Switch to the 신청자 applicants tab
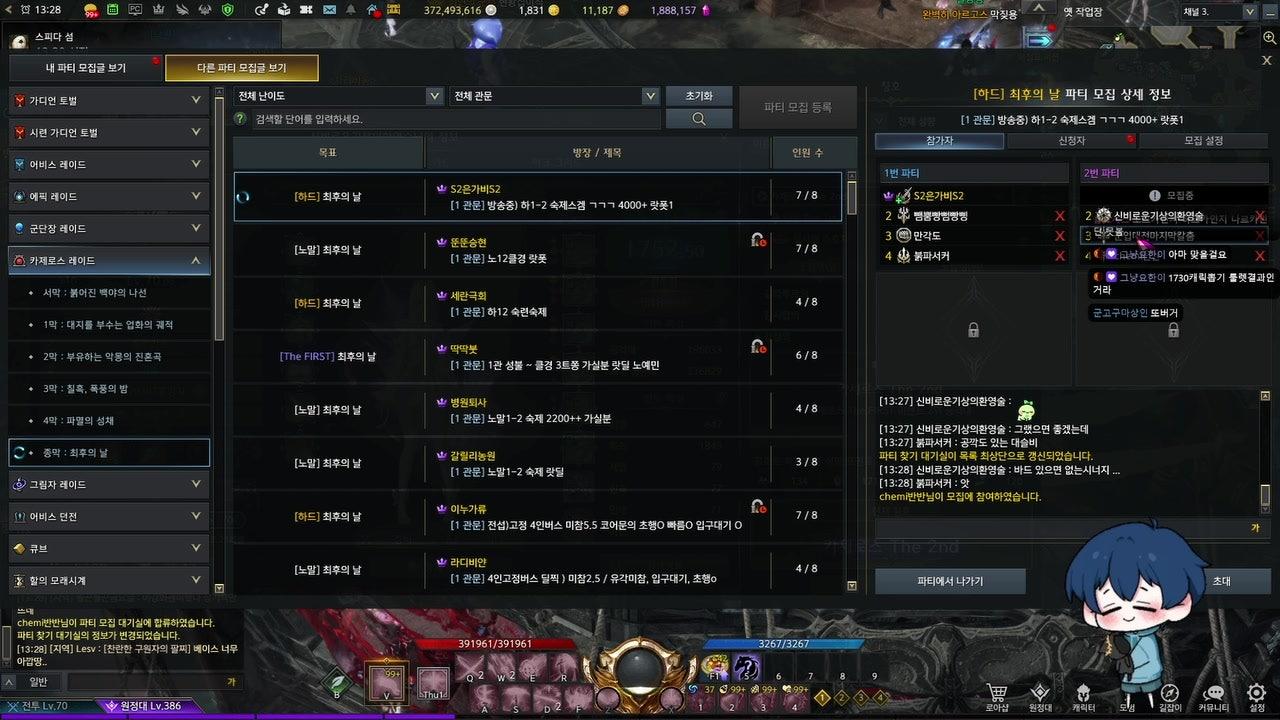The height and width of the screenshot is (720, 1280). [x=1070, y=141]
